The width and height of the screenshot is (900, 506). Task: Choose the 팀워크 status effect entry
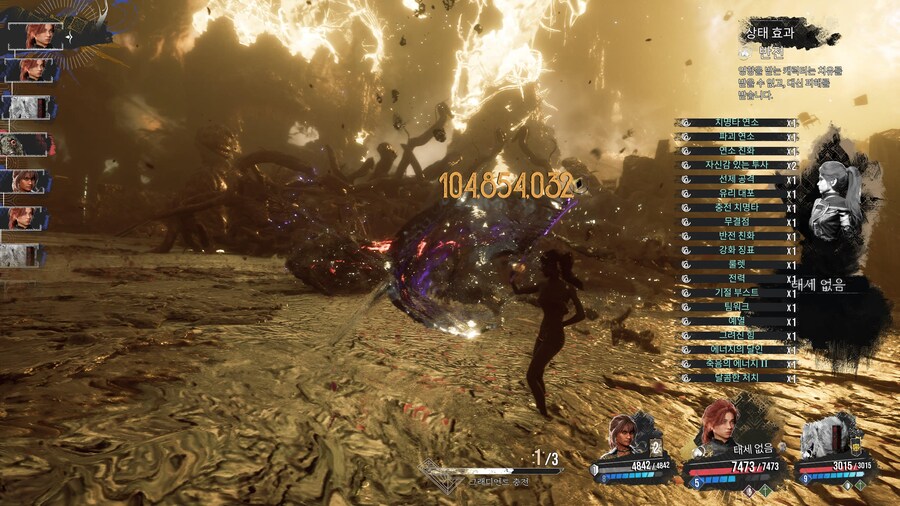[x=737, y=307]
